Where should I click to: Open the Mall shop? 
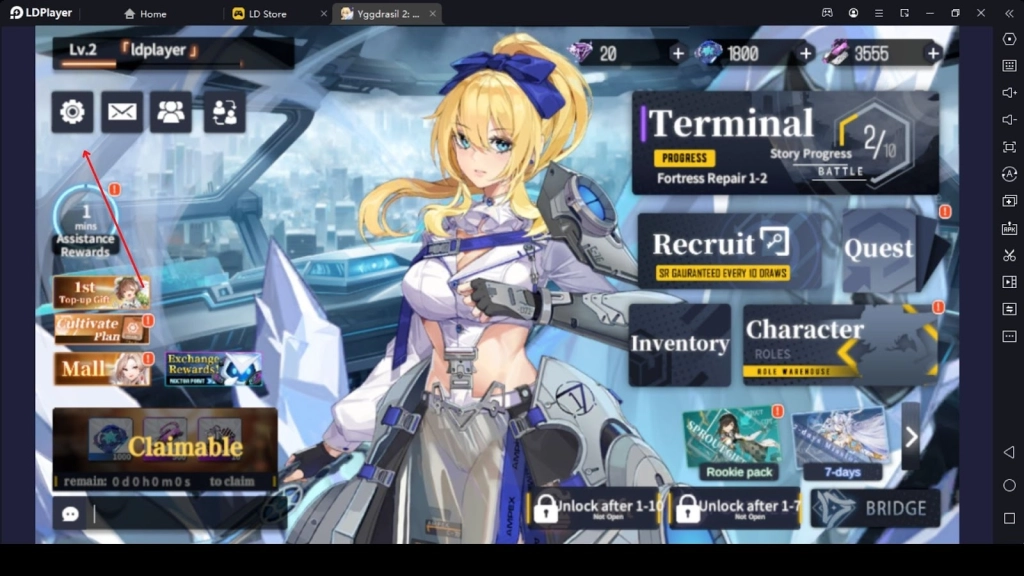[x=101, y=369]
